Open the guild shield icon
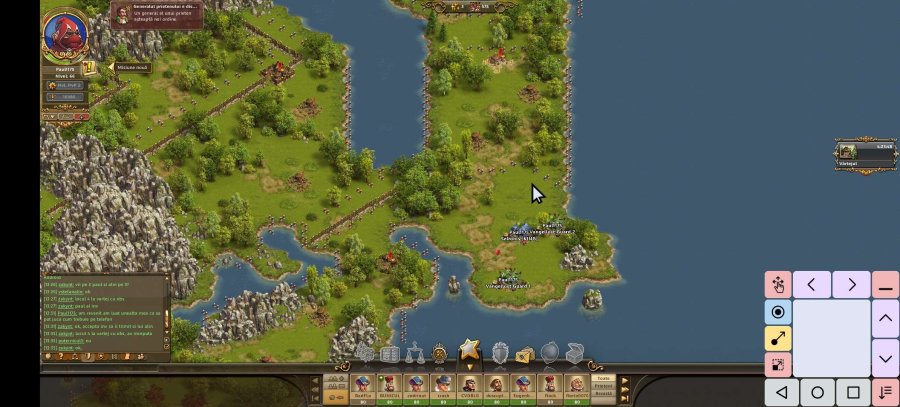 499,353
